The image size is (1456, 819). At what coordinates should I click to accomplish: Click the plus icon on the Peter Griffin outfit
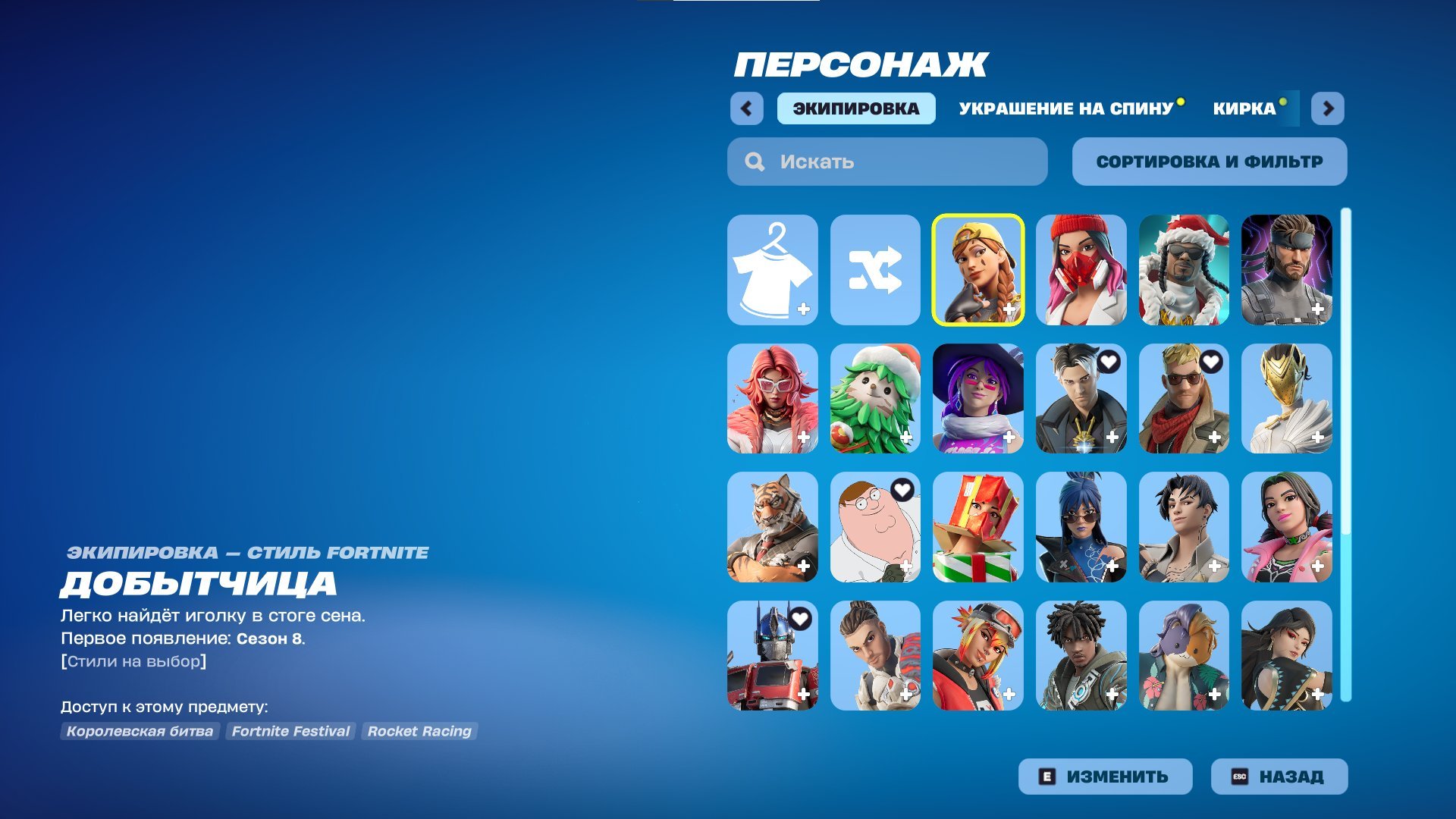tap(907, 565)
